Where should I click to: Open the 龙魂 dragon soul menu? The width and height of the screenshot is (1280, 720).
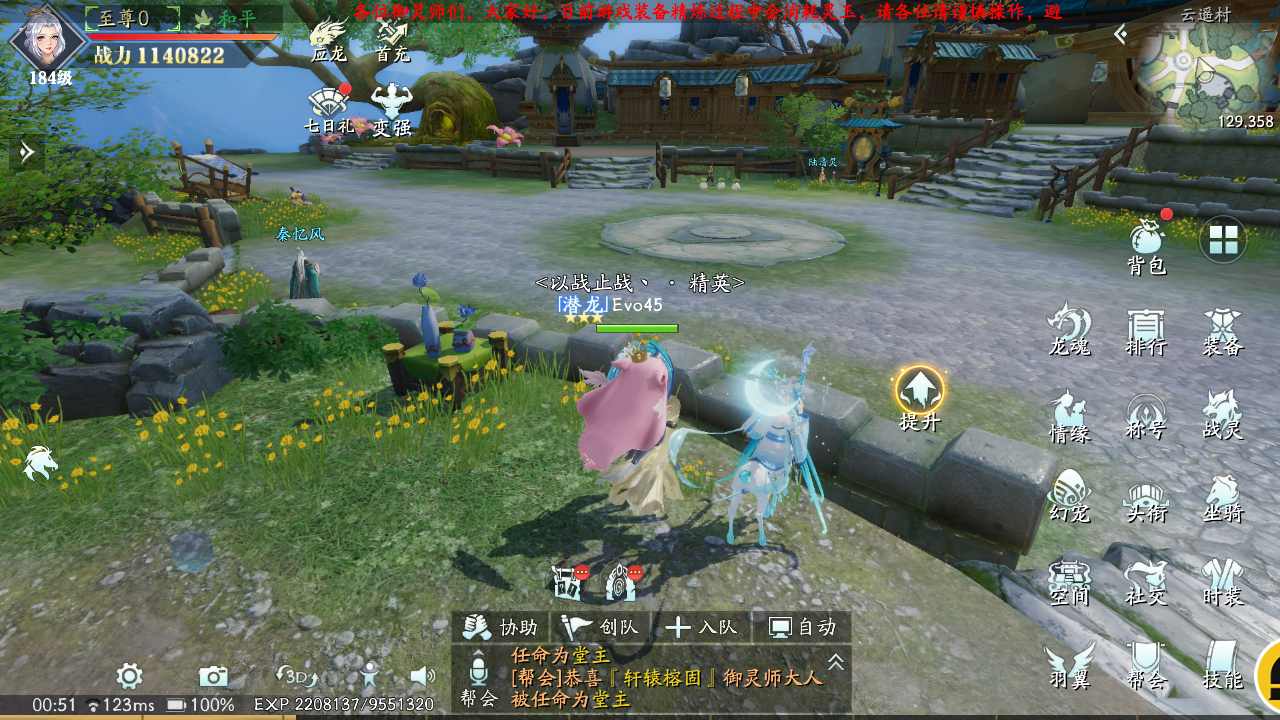[x=1069, y=330]
